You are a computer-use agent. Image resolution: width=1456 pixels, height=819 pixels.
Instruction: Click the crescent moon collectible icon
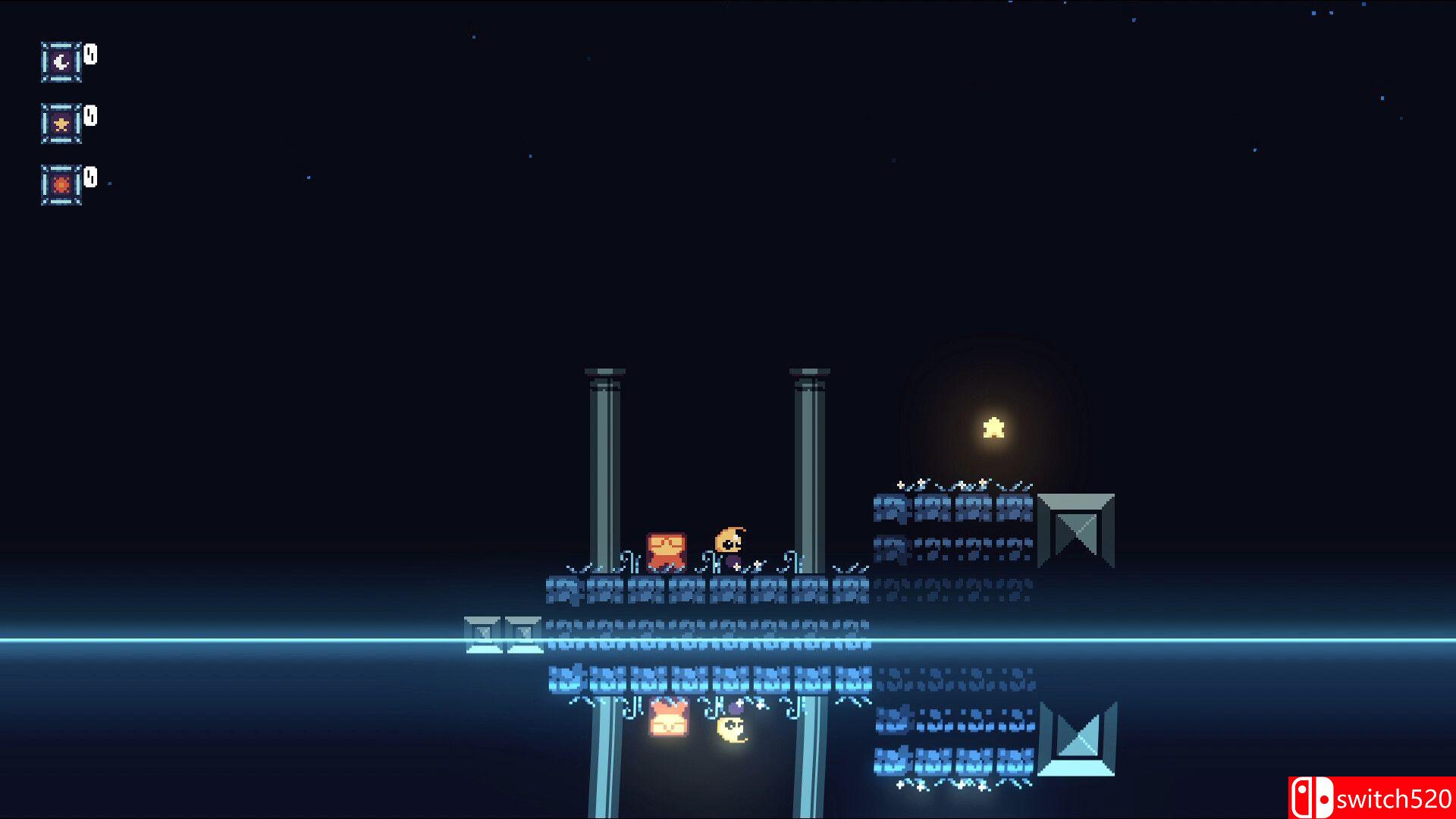tap(61, 61)
